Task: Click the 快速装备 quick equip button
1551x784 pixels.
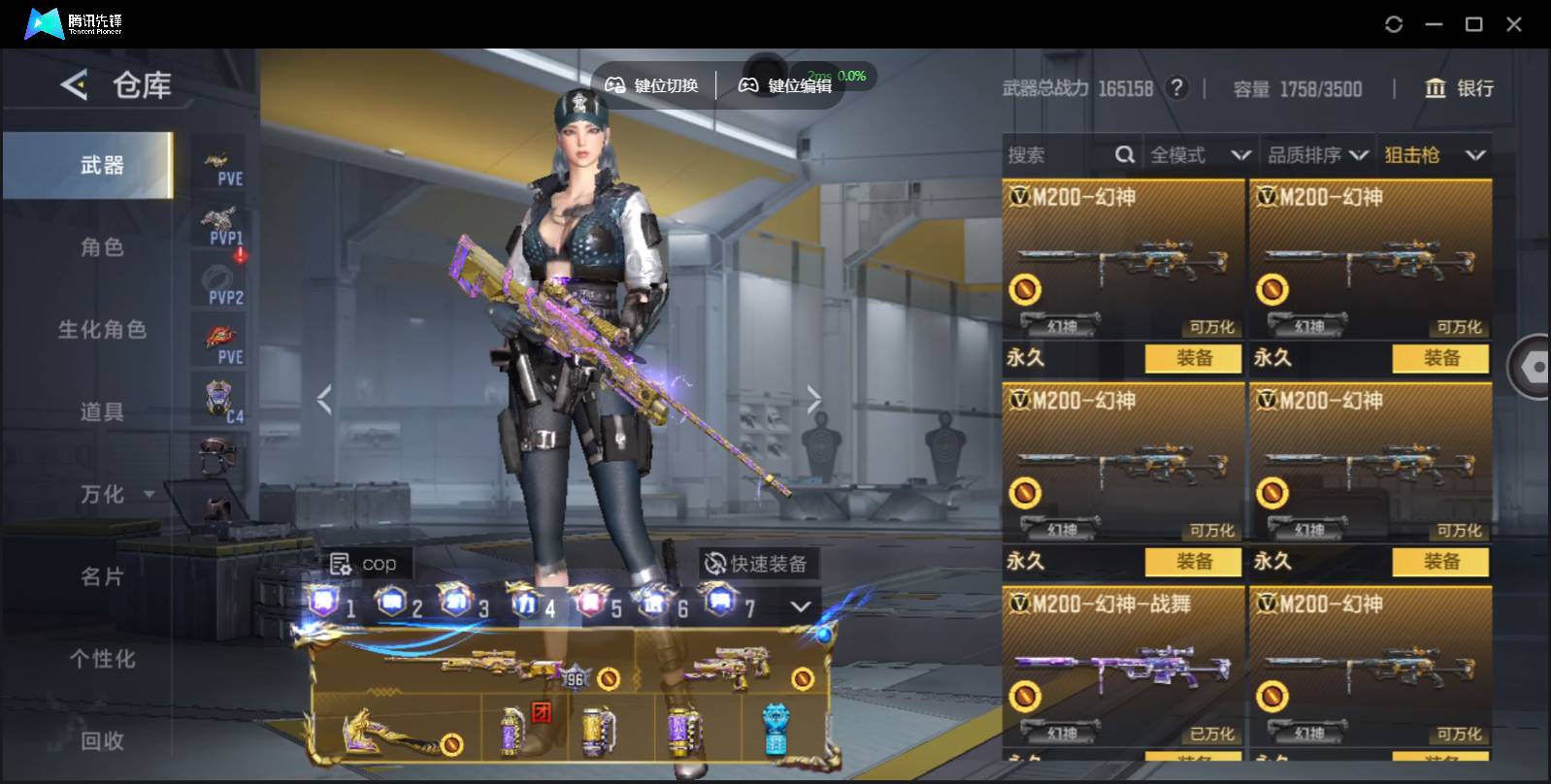Action: tap(756, 564)
